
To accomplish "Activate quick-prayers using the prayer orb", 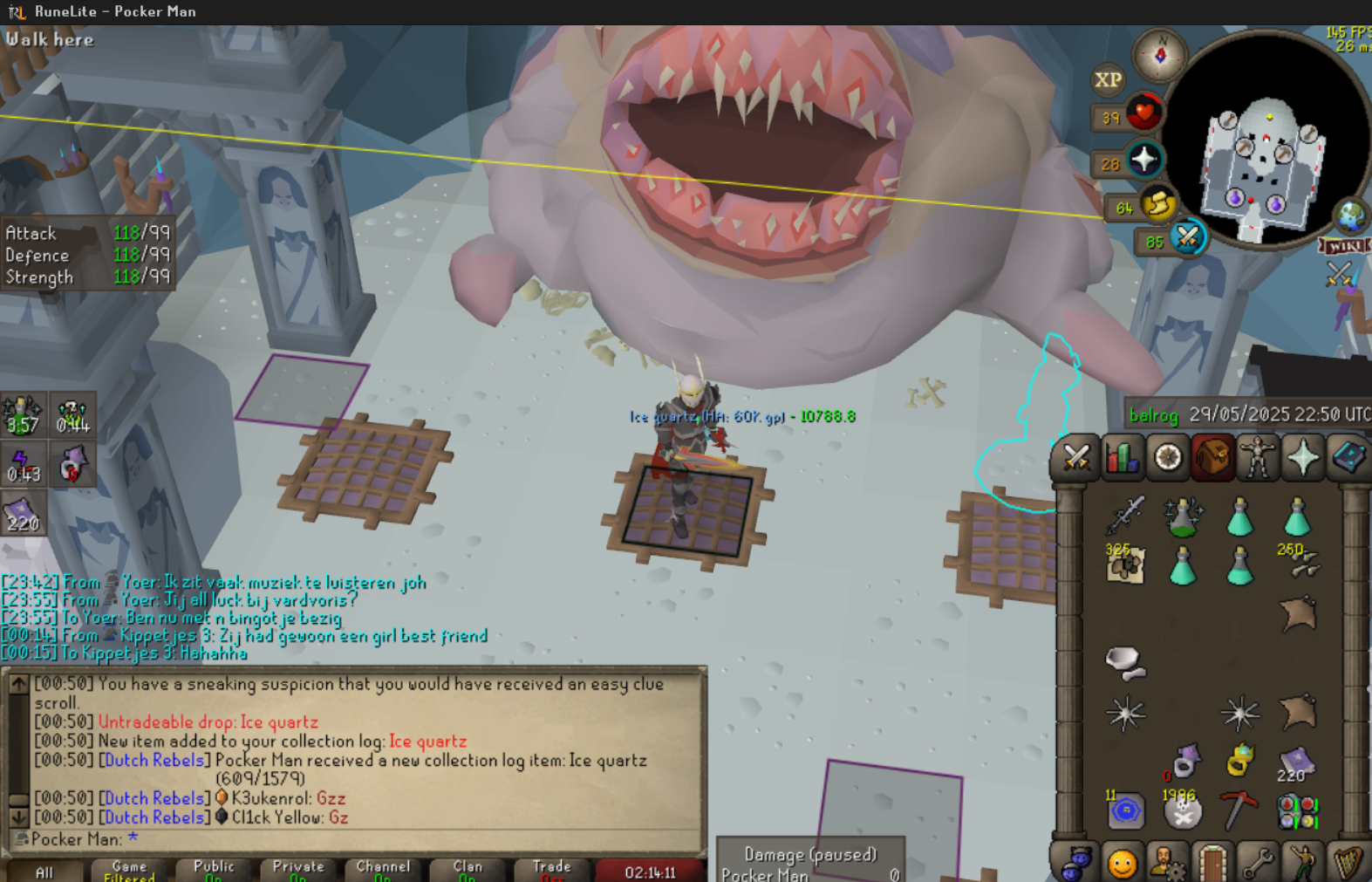I will tap(1143, 161).
